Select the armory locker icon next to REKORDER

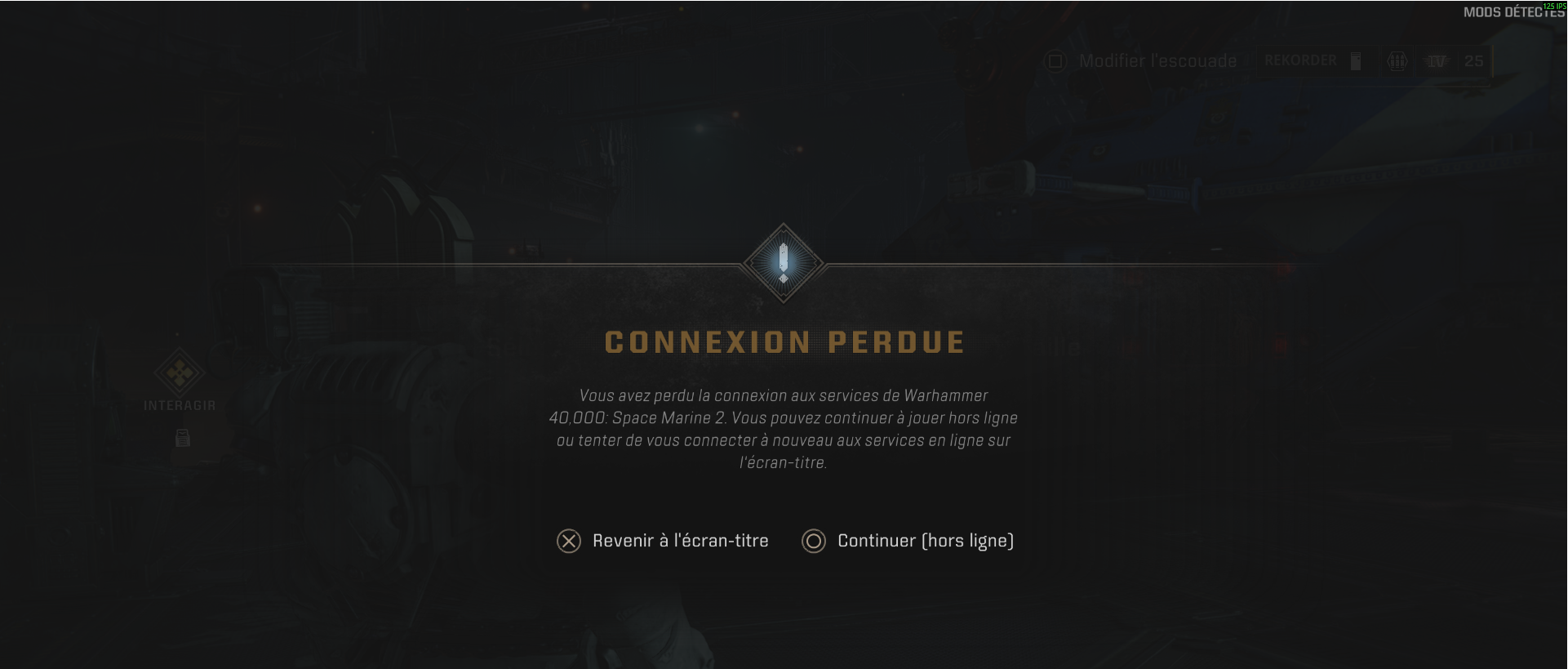coord(1356,61)
